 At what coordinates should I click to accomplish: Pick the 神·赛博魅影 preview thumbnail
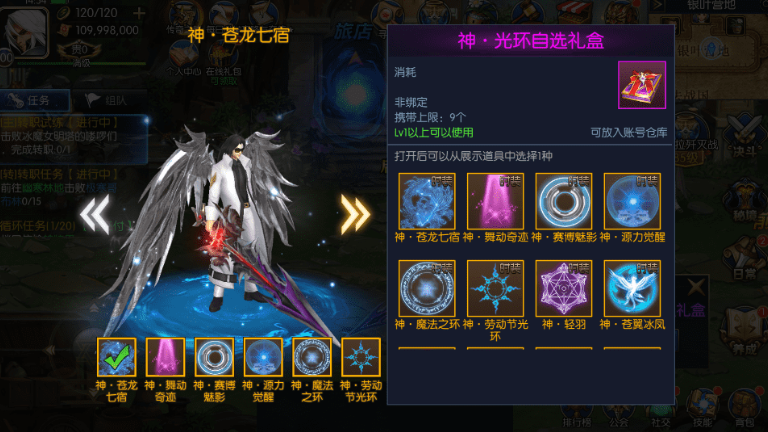[x=215, y=358]
